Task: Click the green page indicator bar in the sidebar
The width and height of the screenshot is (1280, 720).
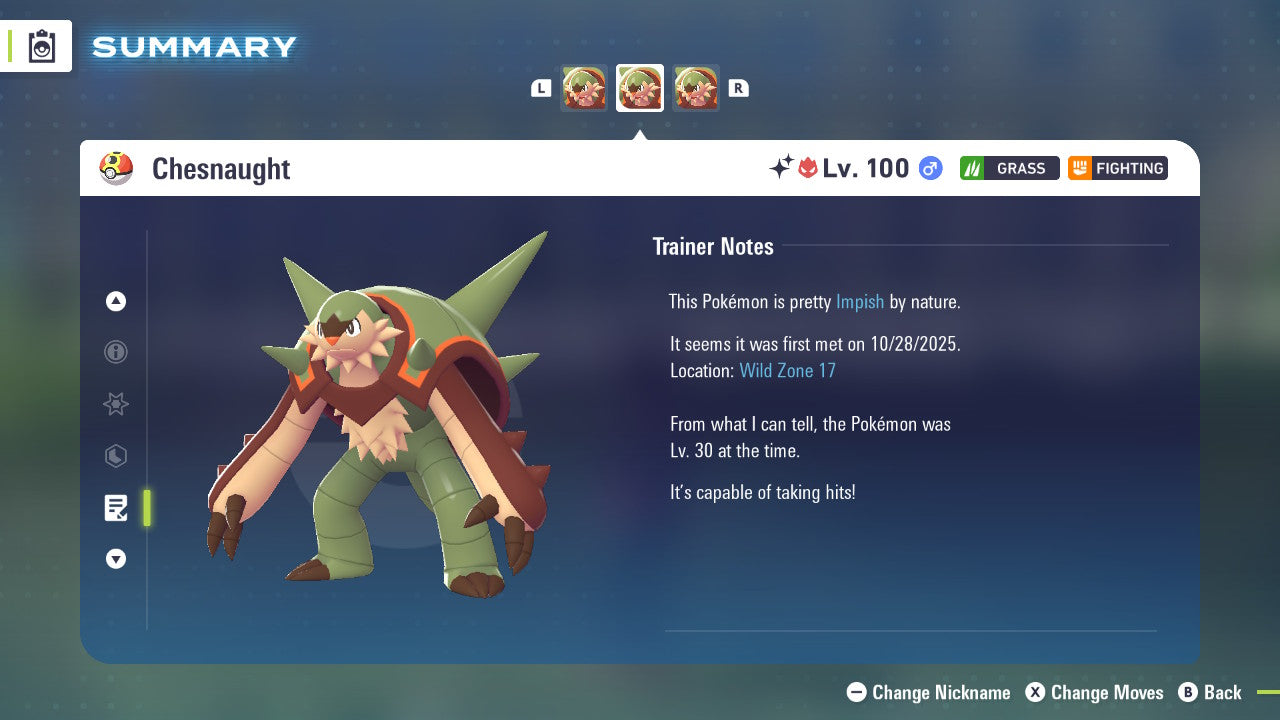Action: click(146, 507)
